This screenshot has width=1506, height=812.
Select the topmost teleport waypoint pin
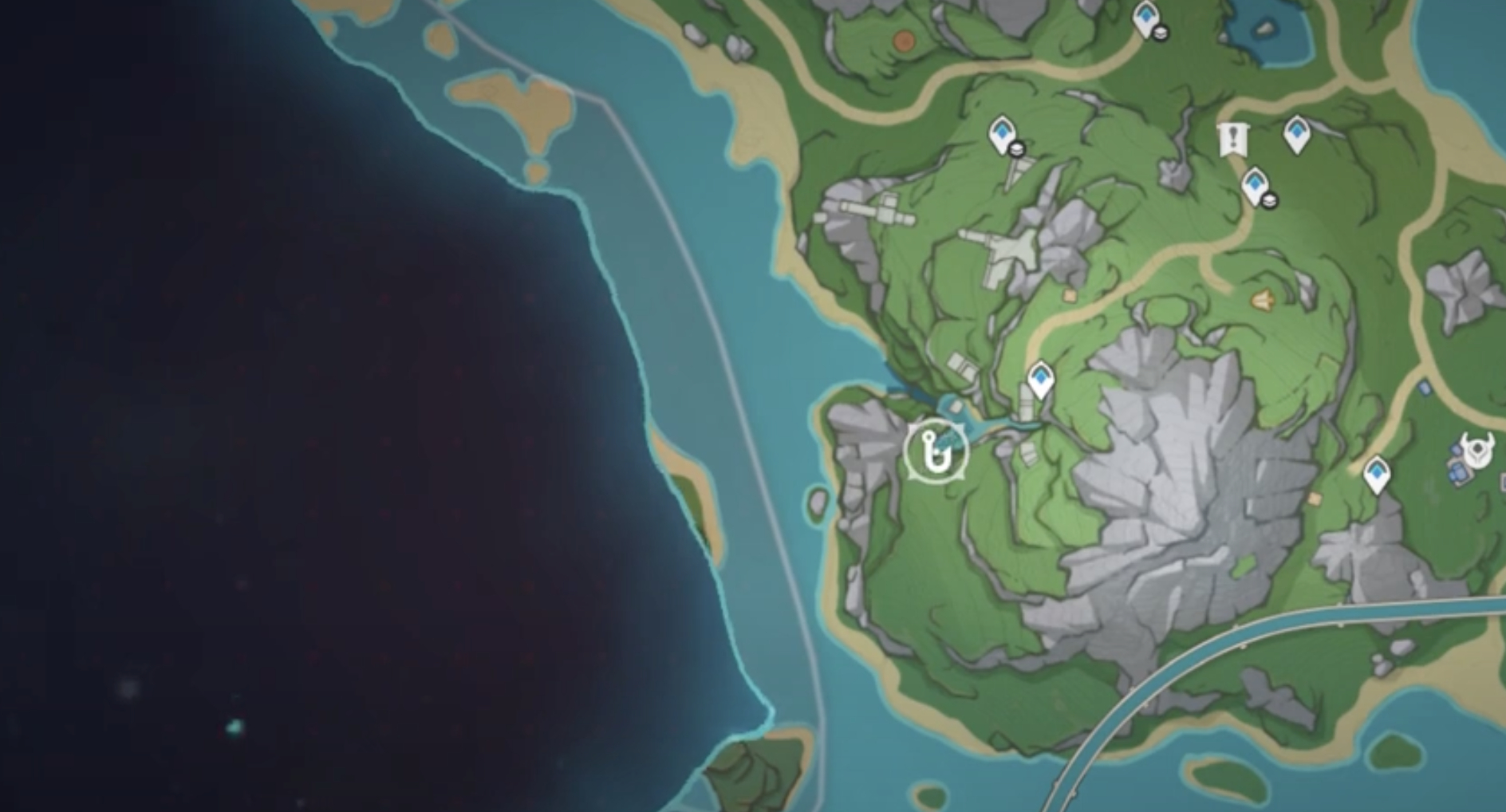[1145, 18]
